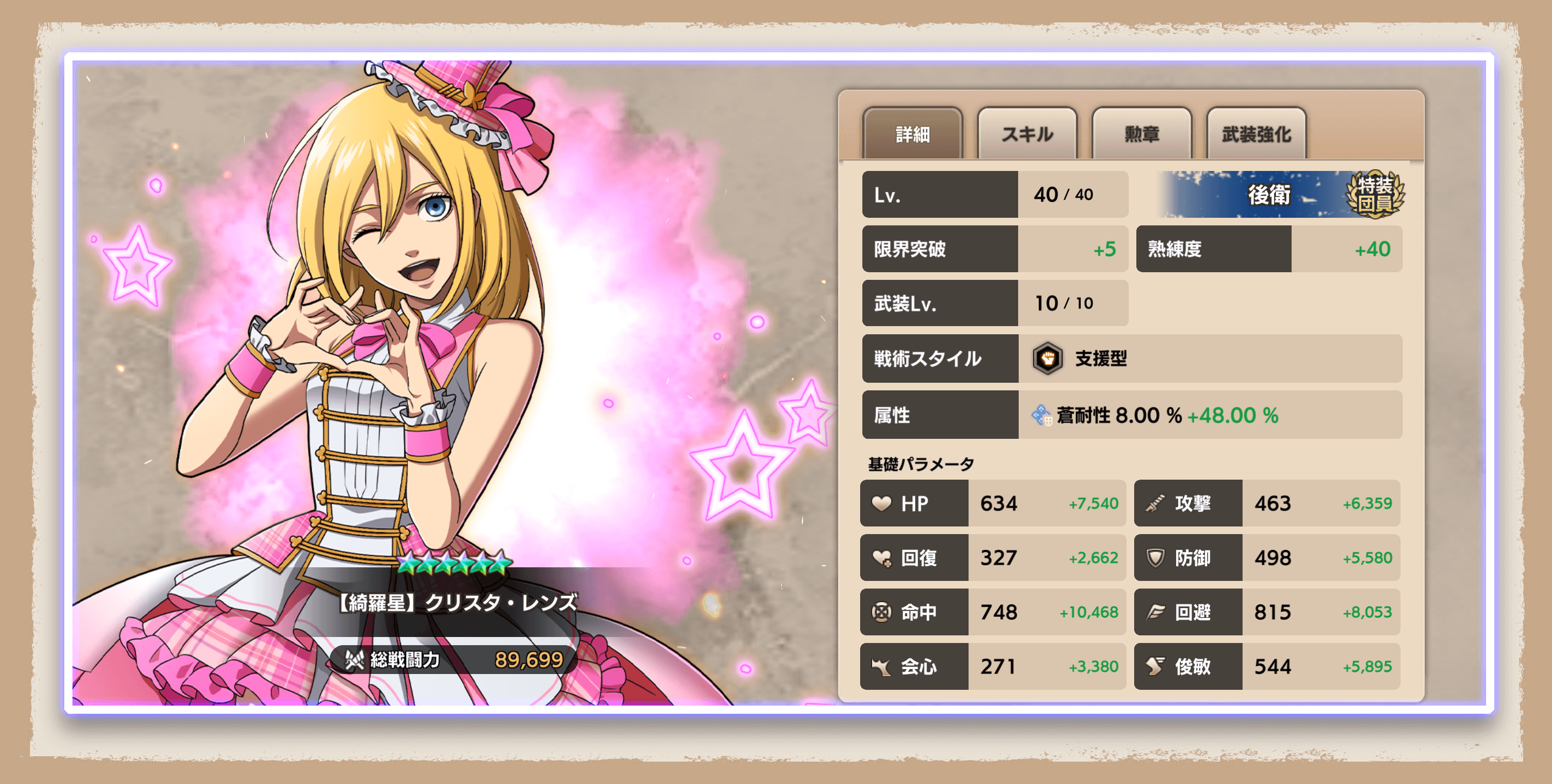Switch to the 詳細 details tab
The height and width of the screenshot is (784, 1552).
912,134
